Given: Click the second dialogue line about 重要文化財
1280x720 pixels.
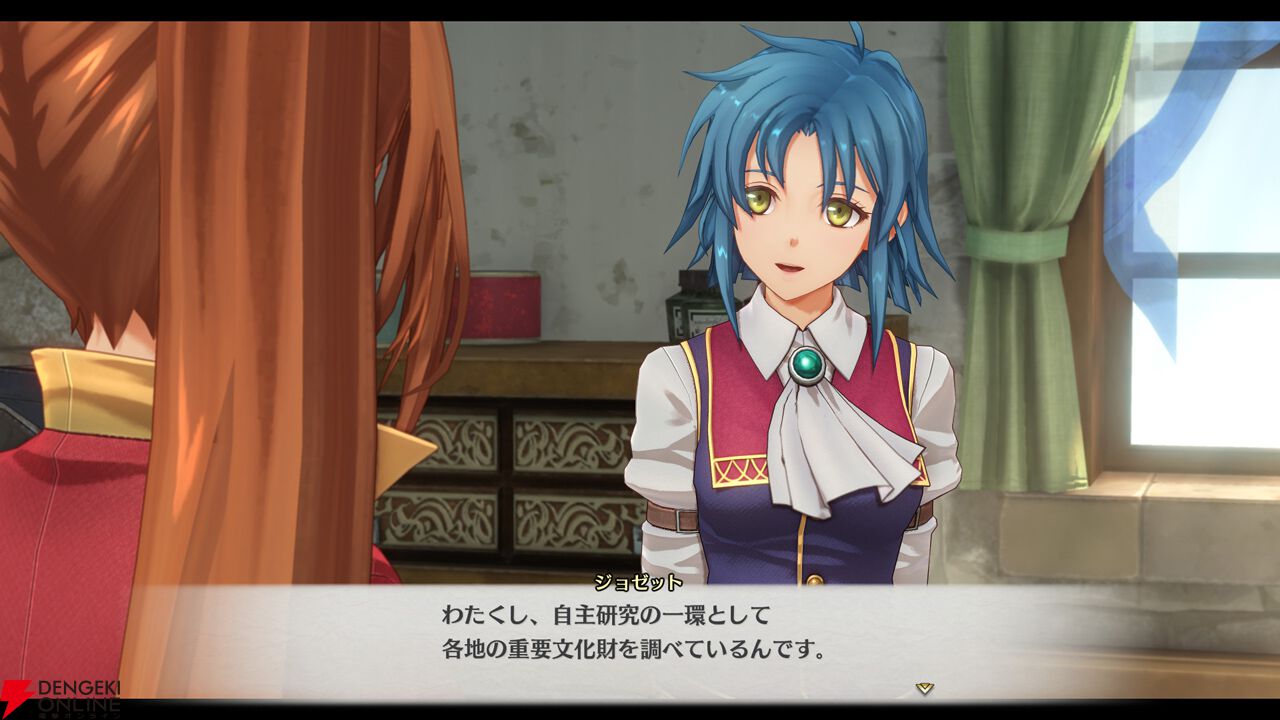Looking at the screenshot, I should (636, 649).
